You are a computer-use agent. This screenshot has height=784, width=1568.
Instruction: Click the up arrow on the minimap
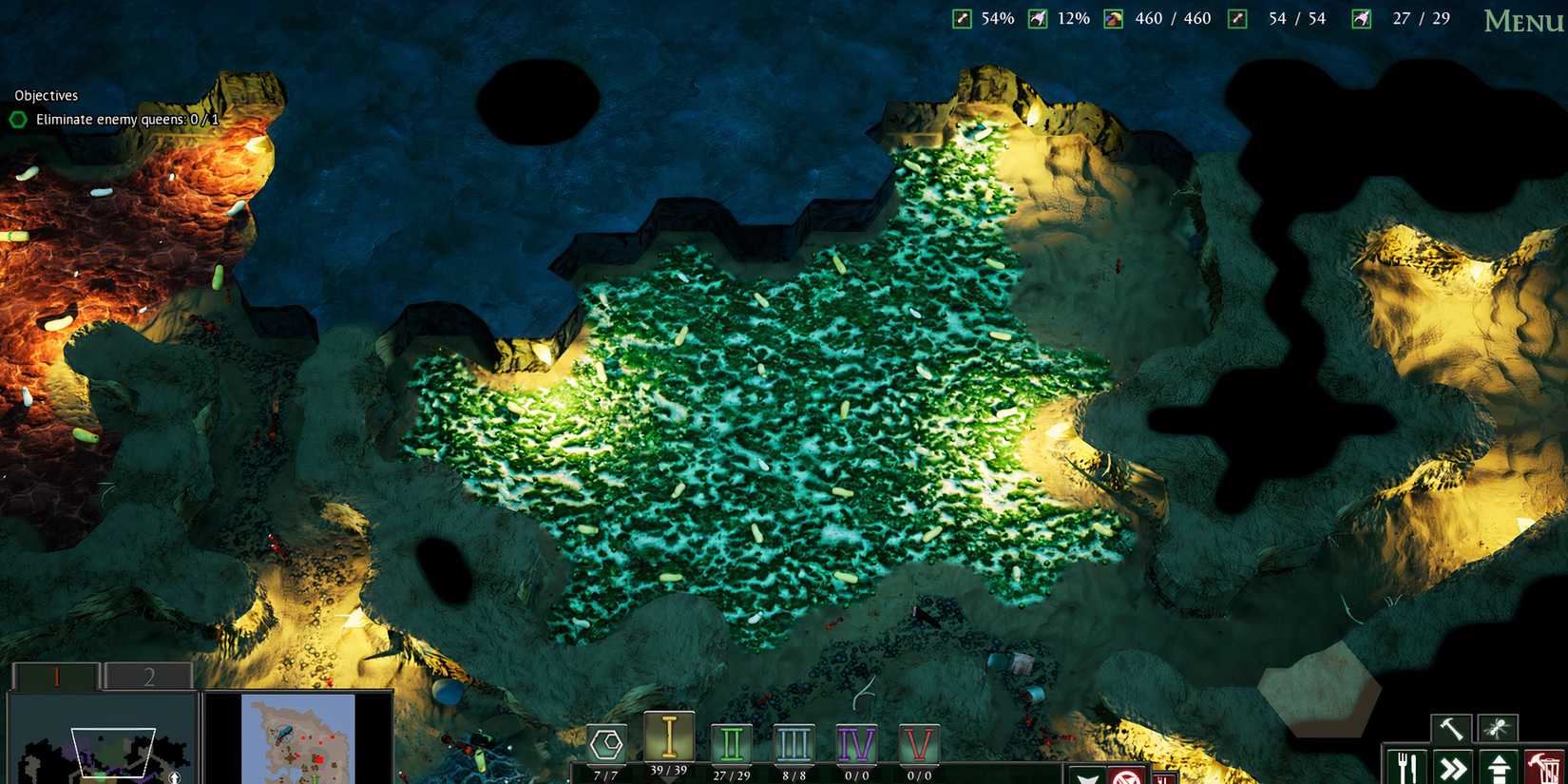(174, 776)
